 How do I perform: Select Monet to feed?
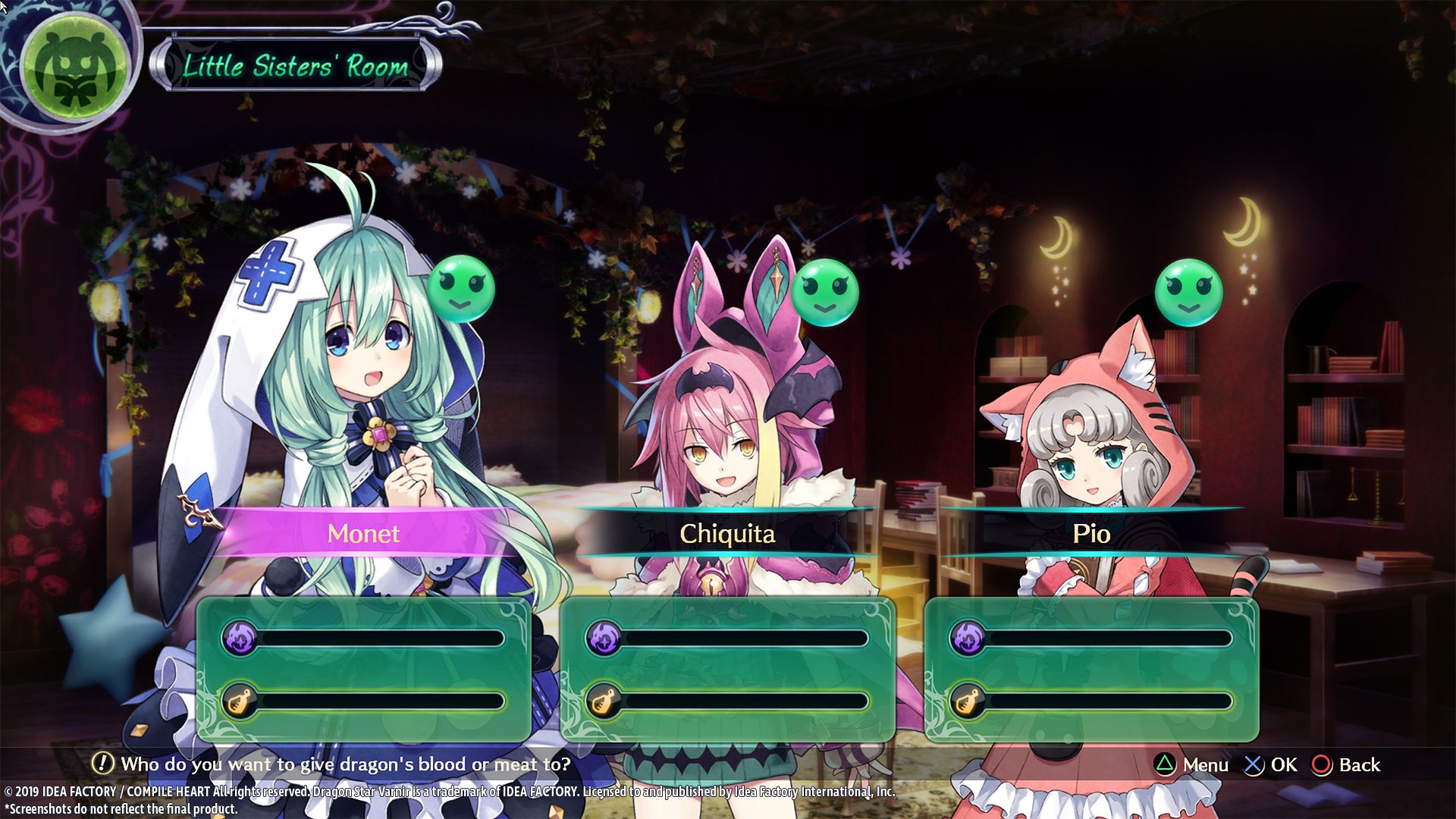(363, 533)
